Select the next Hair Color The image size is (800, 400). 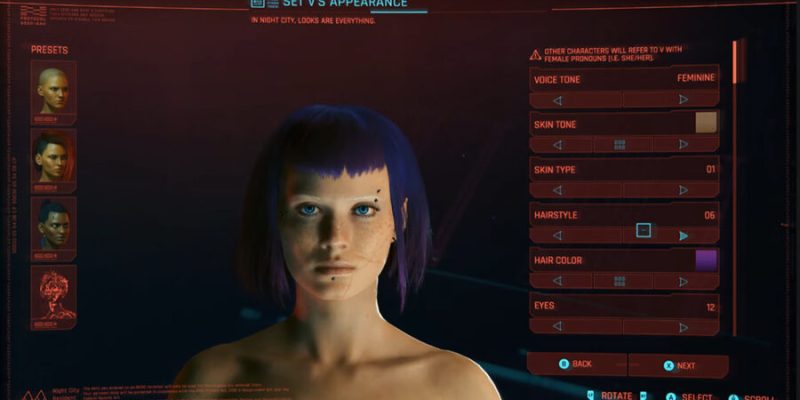(x=683, y=281)
